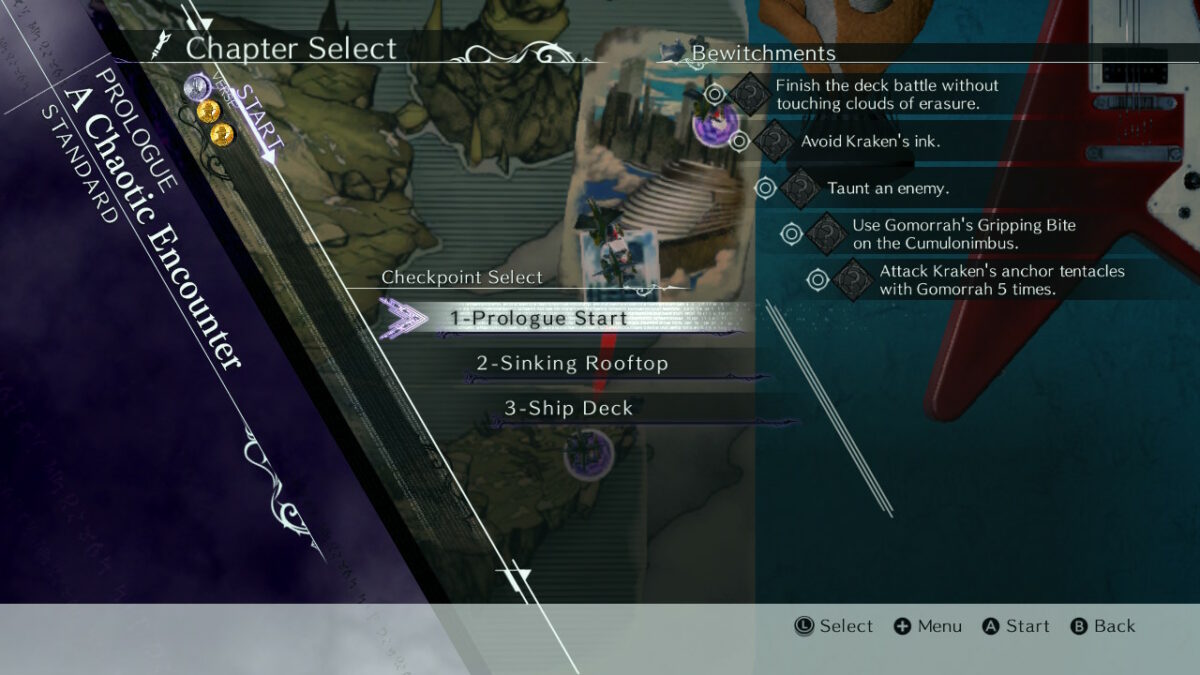Select the 1-Prologue Start checkpoint

tap(538, 318)
